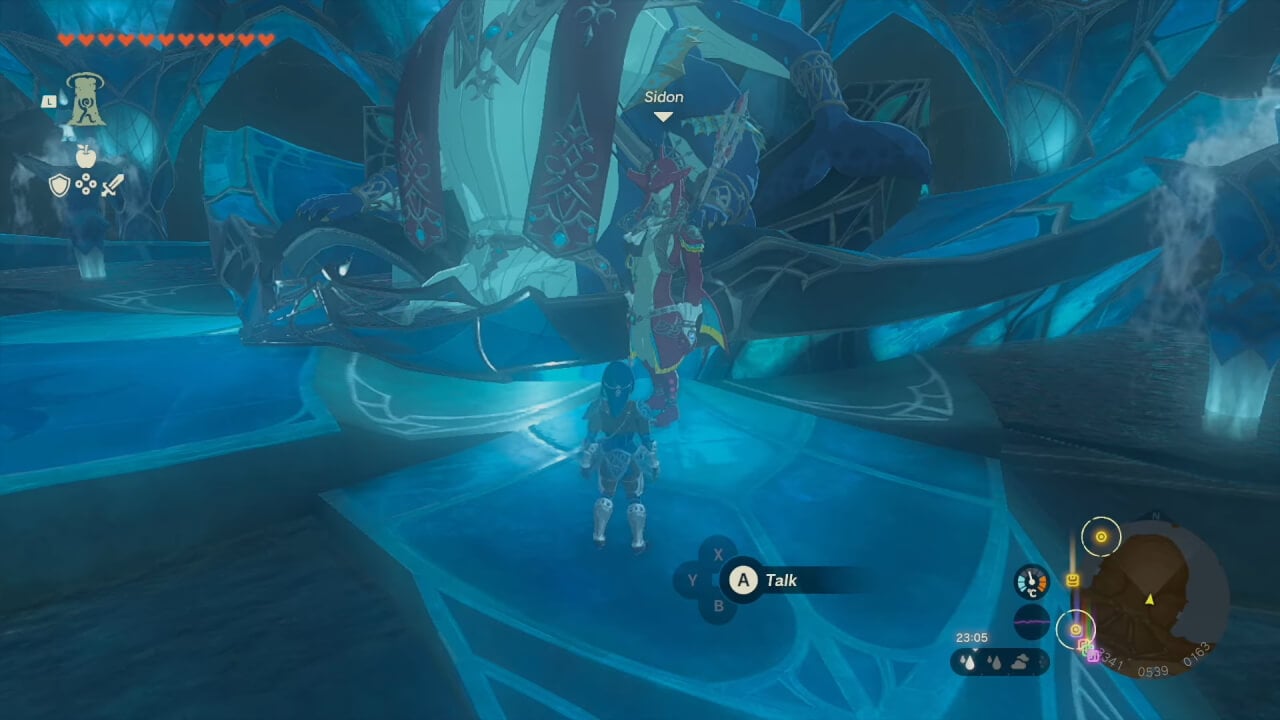Image resolution: width=1280 pixels, height=720 pixels.
Task: Click the upper circled yellow objective marker
Action: pos(1101,537)
